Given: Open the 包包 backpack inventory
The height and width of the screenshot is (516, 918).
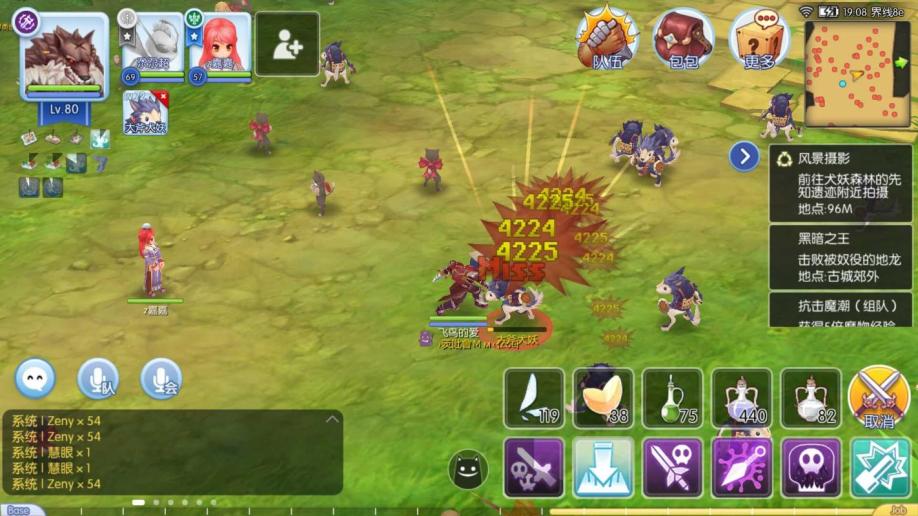Looking at the screenshot, I should tap(683, 38).
